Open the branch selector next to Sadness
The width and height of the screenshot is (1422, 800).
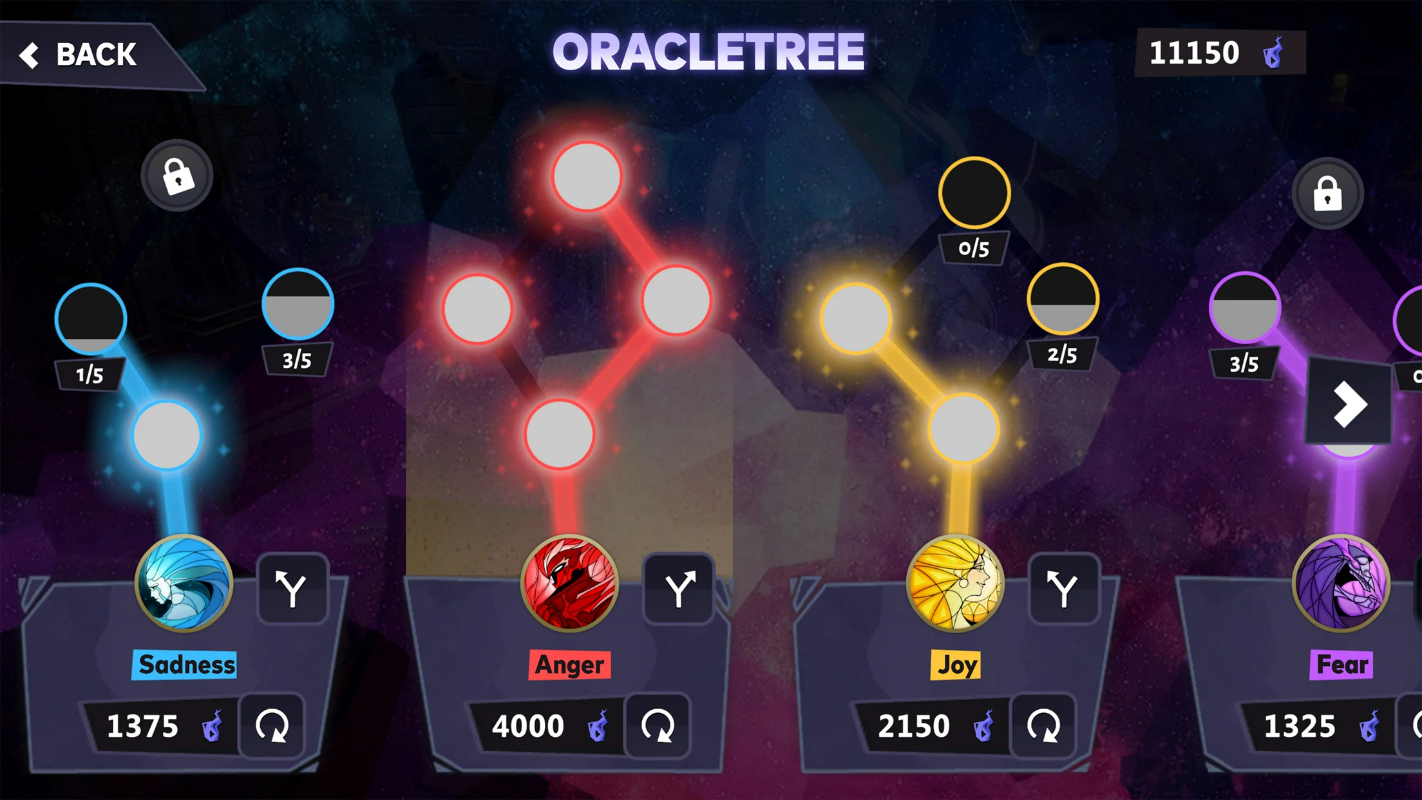coord(293,590)
